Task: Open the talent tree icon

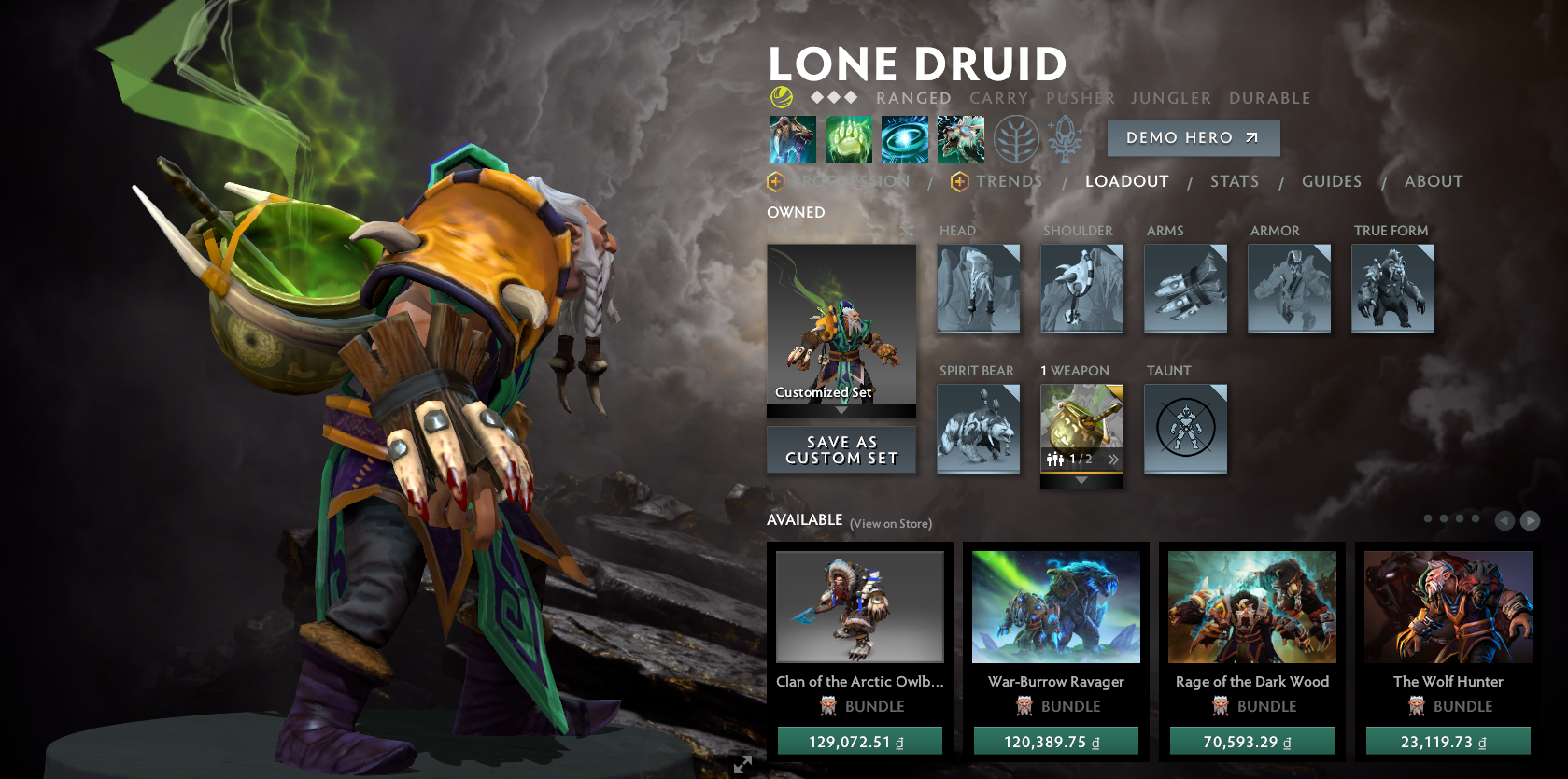Action: (x=1018, y=138)
